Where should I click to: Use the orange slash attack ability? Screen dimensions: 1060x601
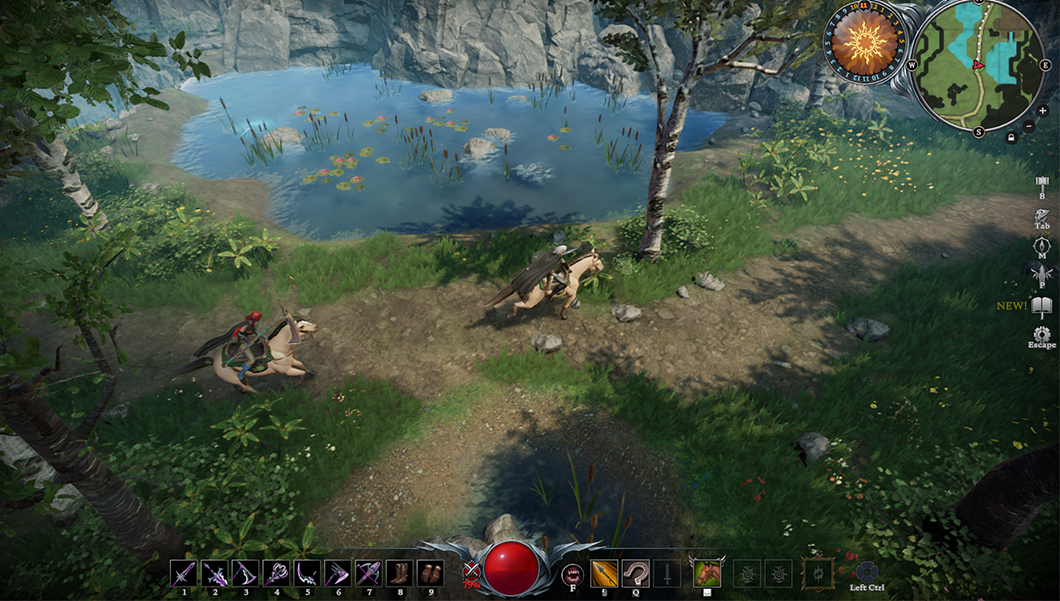604,573
